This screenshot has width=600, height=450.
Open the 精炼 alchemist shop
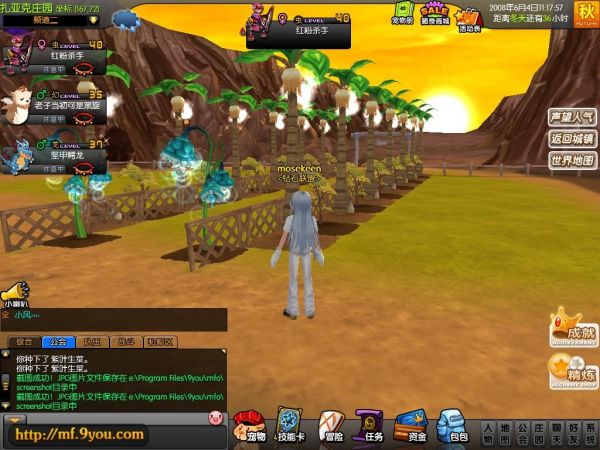point(573,373)
